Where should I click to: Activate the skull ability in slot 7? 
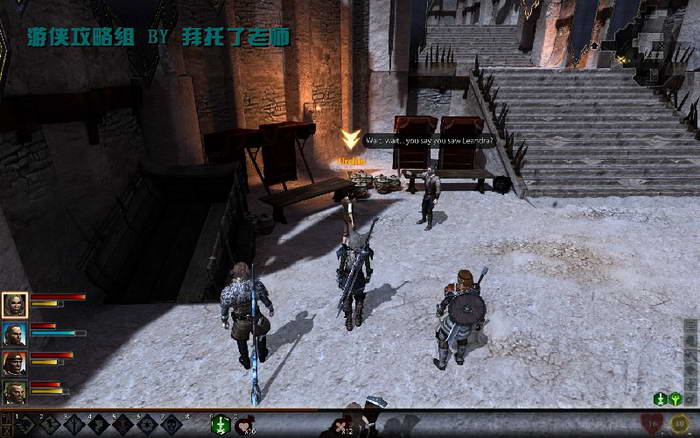coord(172,425)
